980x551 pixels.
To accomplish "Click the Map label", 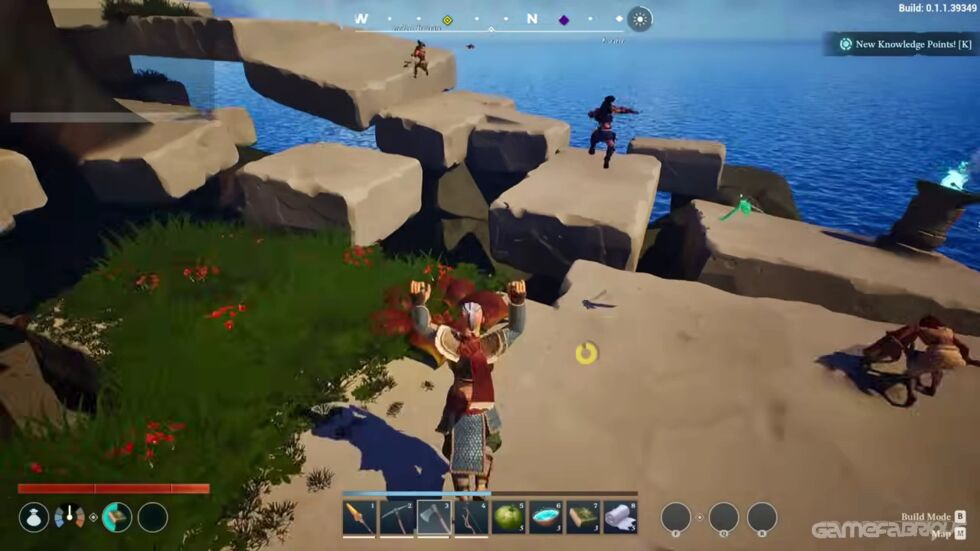I will (x=940, y=534).
